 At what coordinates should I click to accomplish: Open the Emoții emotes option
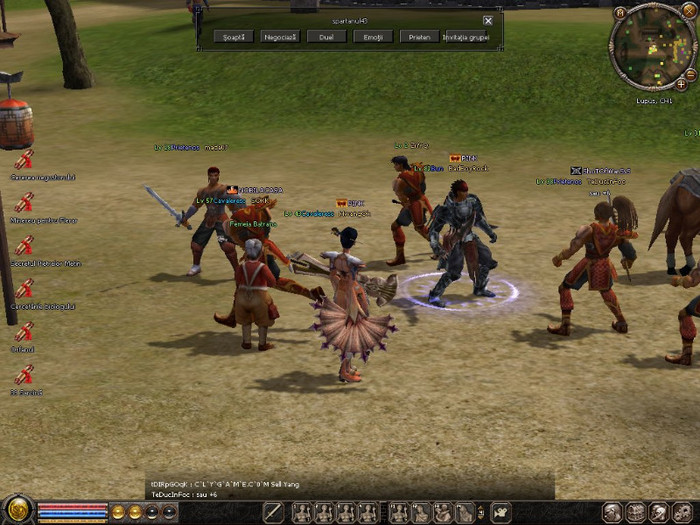[372, 36]
